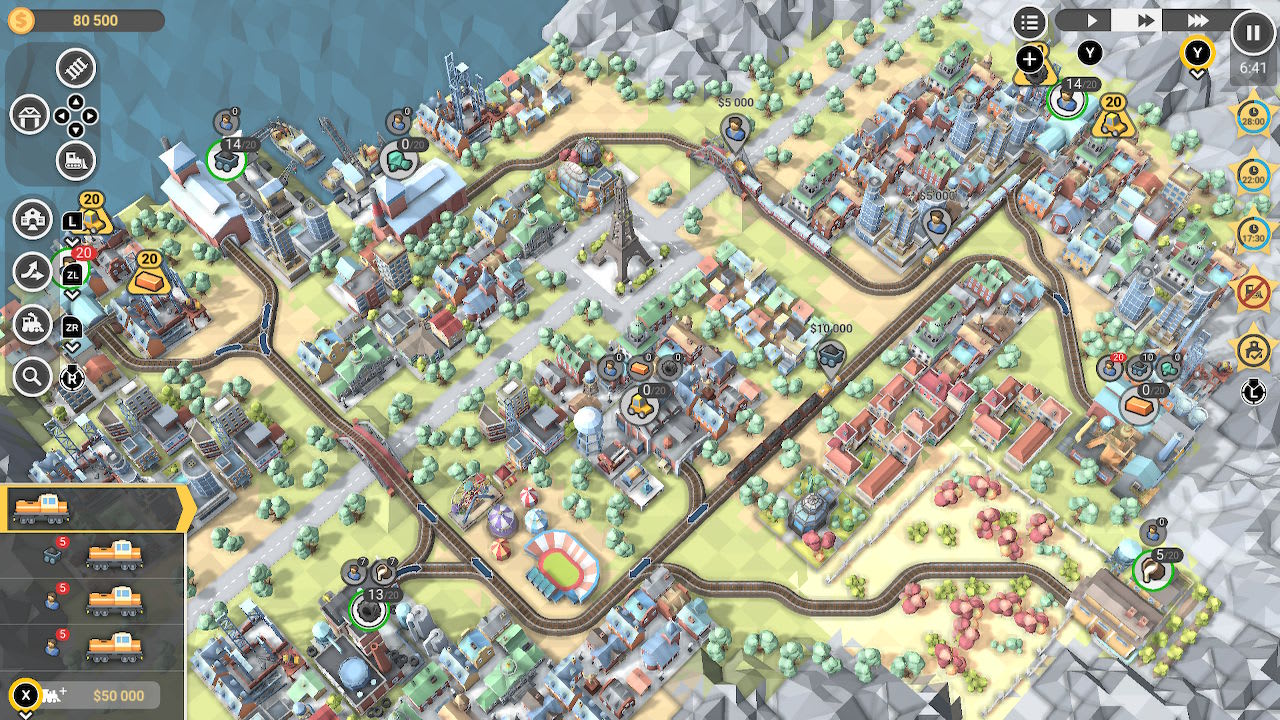Collapse the chevron under the X buy button
Image resolution: width=1280 pixels, height=720 pixels.
click(x=23, y=714)
